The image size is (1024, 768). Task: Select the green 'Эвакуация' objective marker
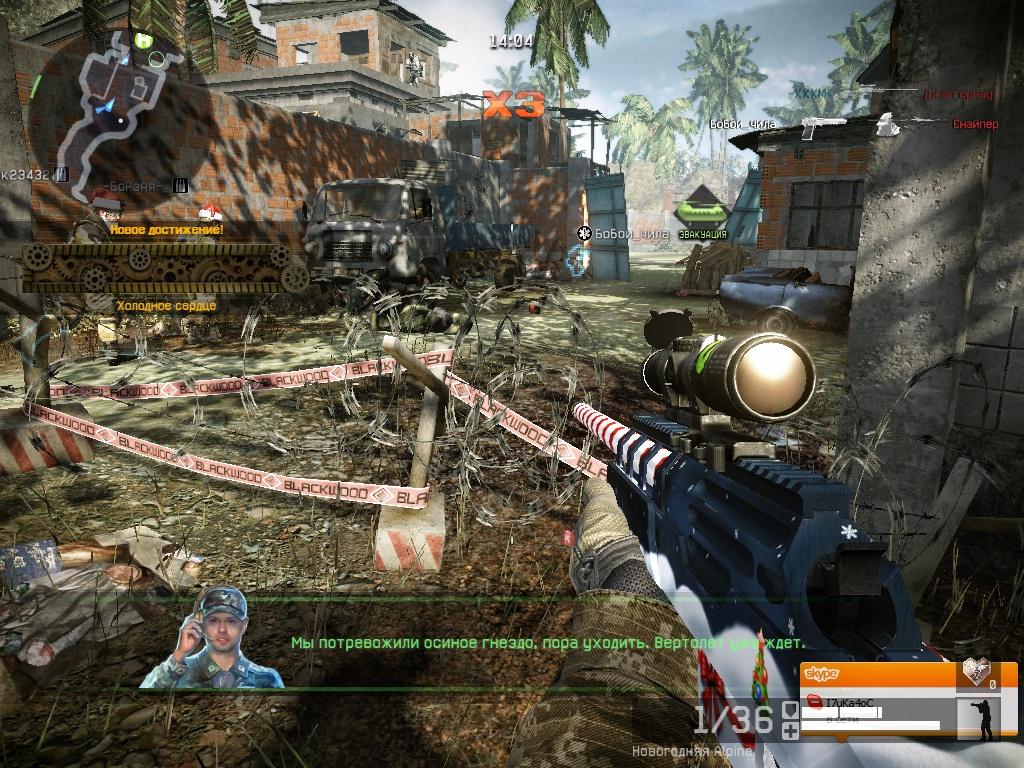coord(700,214)
